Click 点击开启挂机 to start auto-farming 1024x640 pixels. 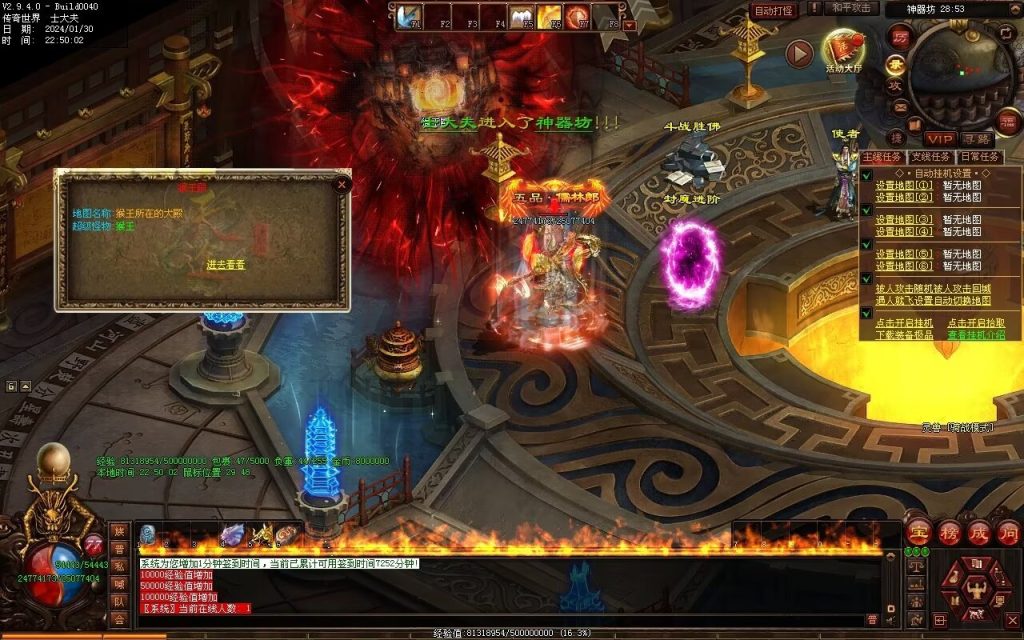[904, 323]
